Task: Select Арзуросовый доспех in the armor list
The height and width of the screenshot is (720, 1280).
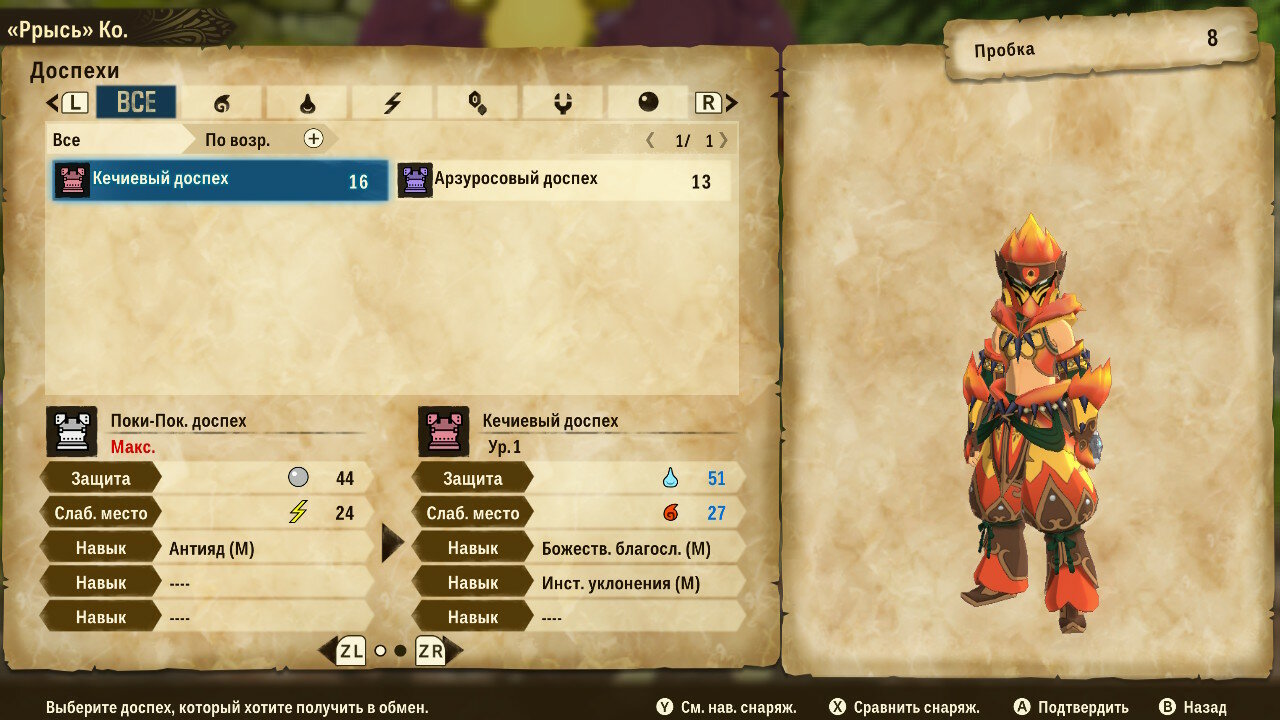Action: [x=564, y=181]
